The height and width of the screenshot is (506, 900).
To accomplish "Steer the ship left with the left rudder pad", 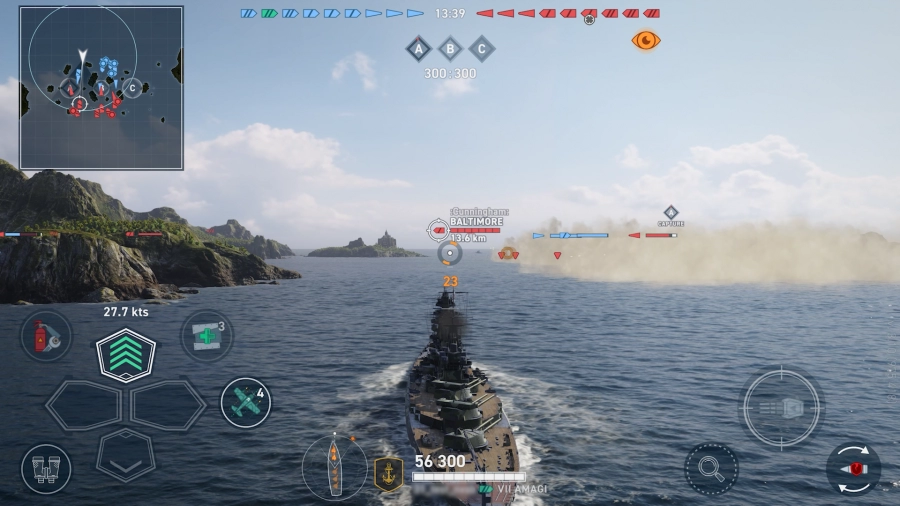I will pos(82,405).
